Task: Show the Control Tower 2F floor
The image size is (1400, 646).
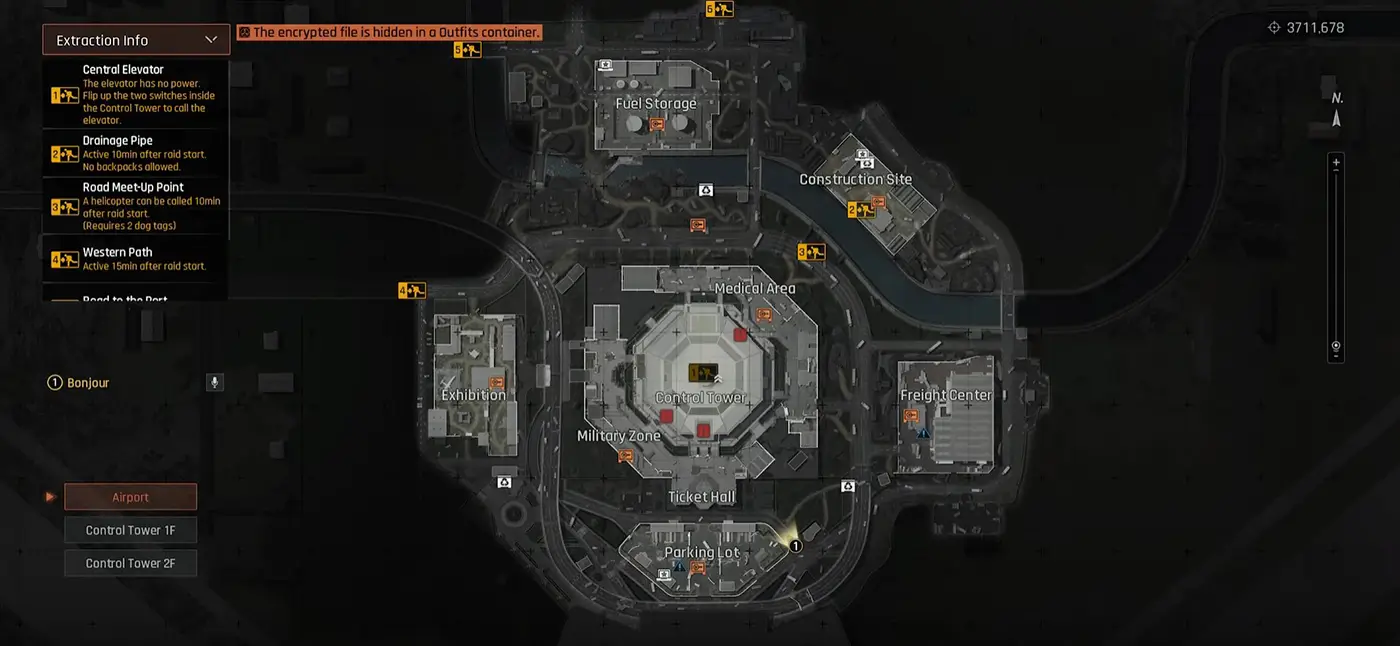Action: click(x=130, y=563)
